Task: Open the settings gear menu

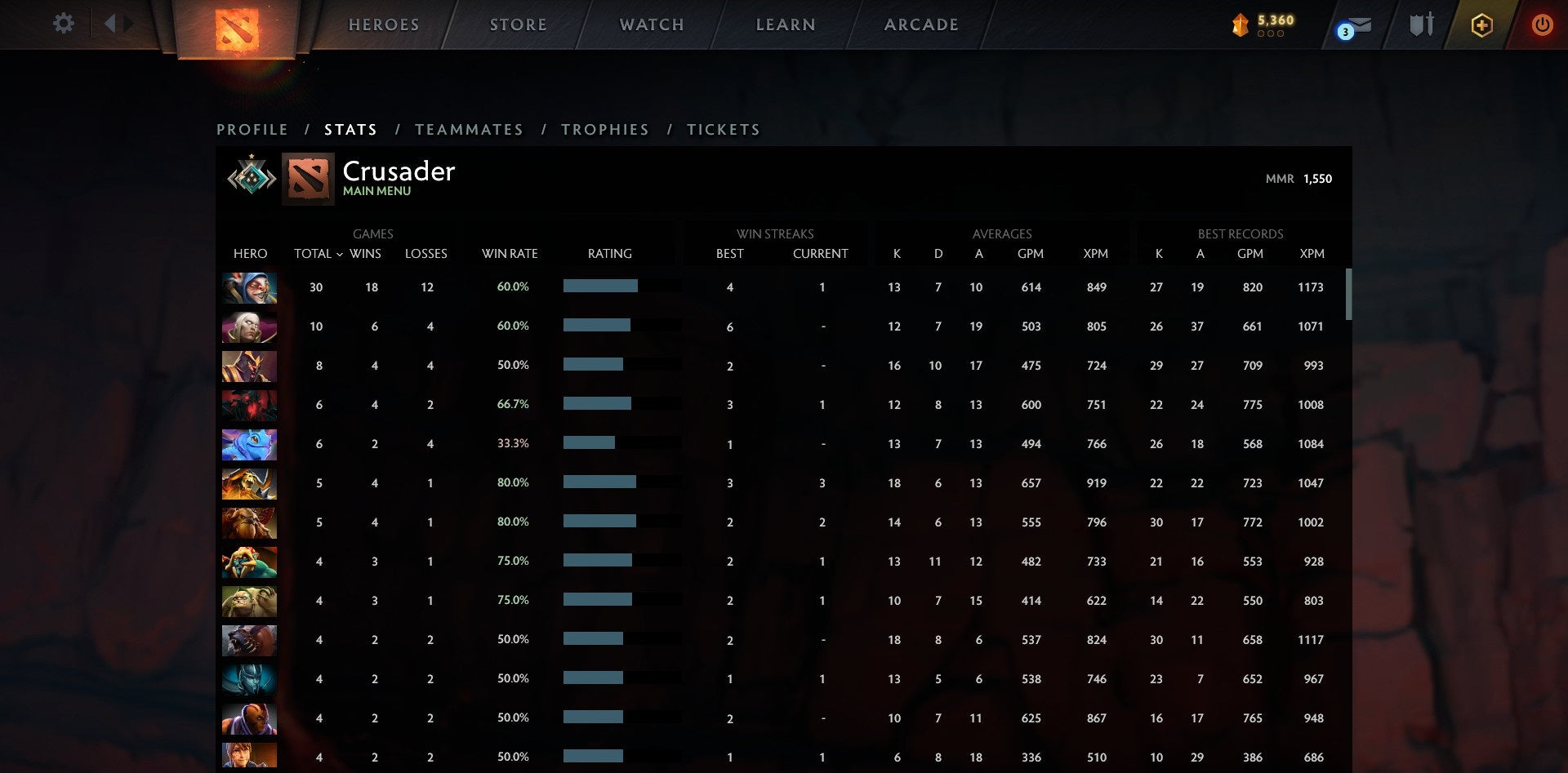Action: tap(63, 24)
